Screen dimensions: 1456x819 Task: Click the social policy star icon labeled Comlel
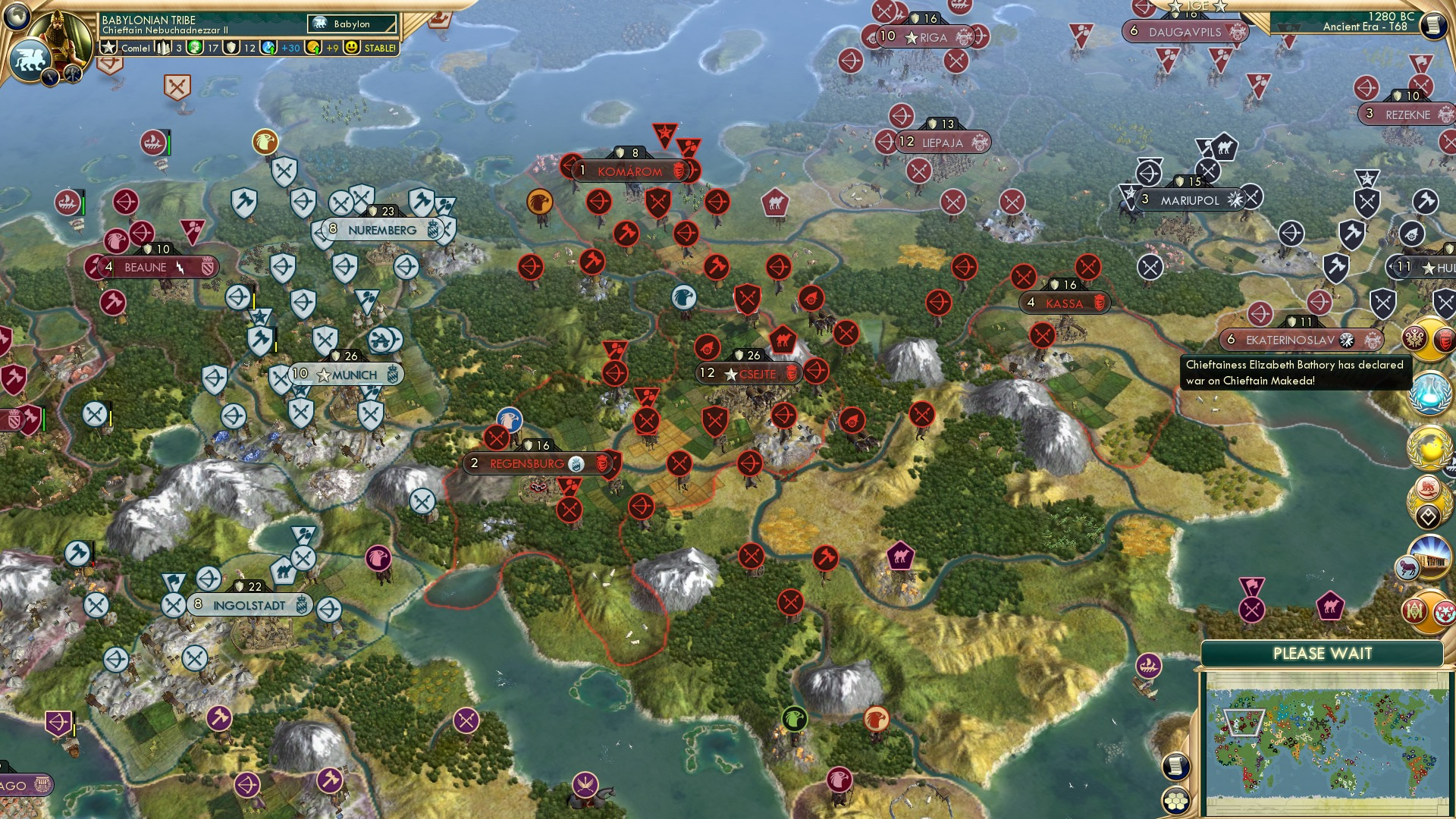tap(108, 48)
